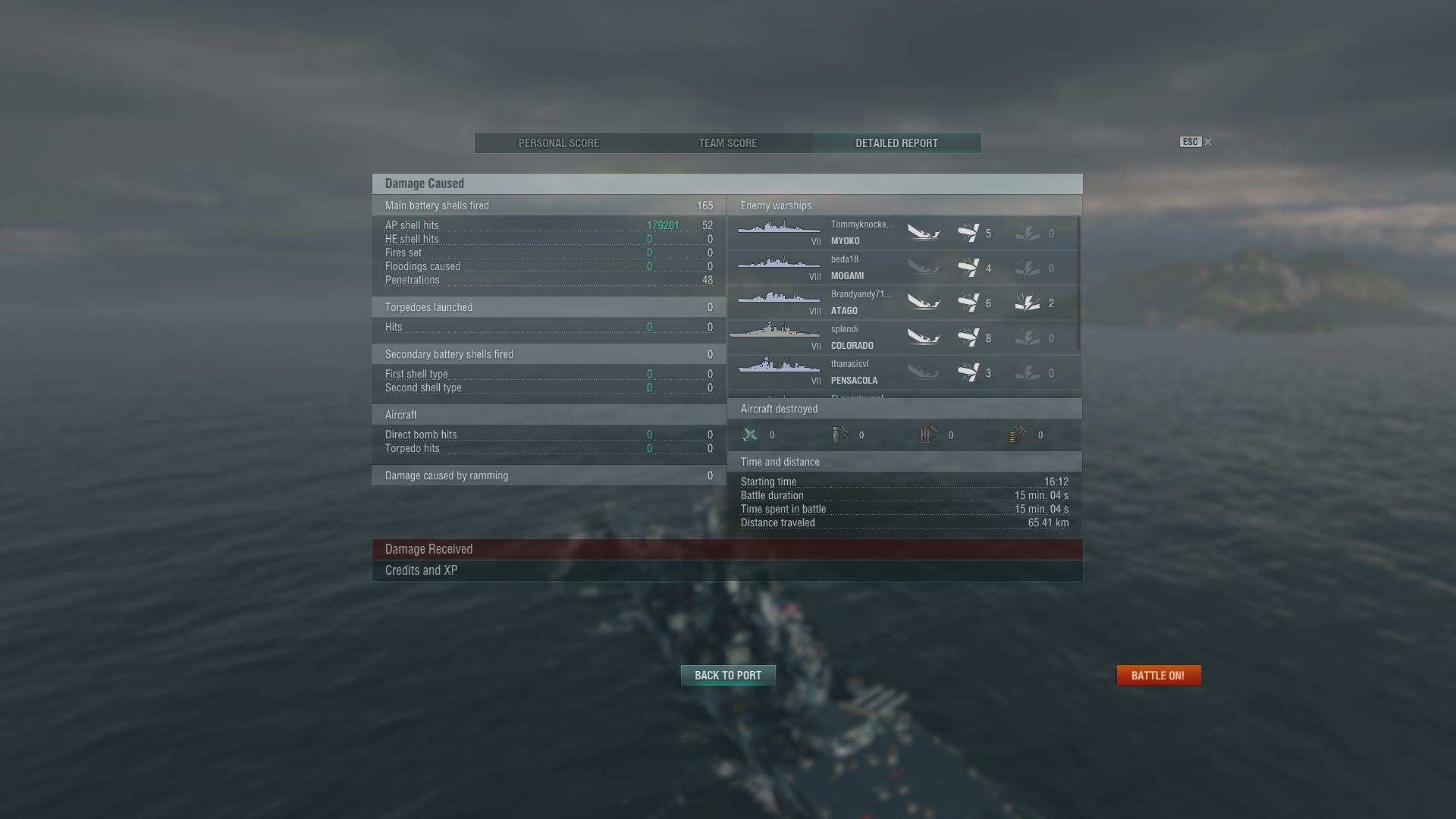Select the Mogami enemy warship row
1456x819 pixels.
[902, 268]
